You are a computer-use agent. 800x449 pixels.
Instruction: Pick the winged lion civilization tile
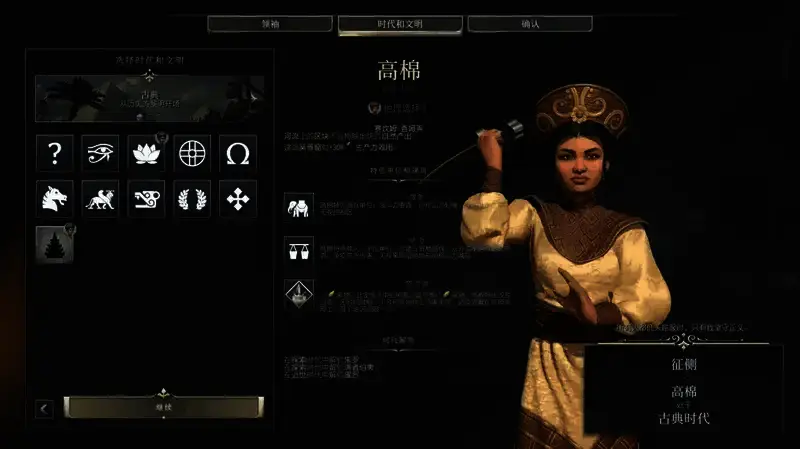coord(101,198)
